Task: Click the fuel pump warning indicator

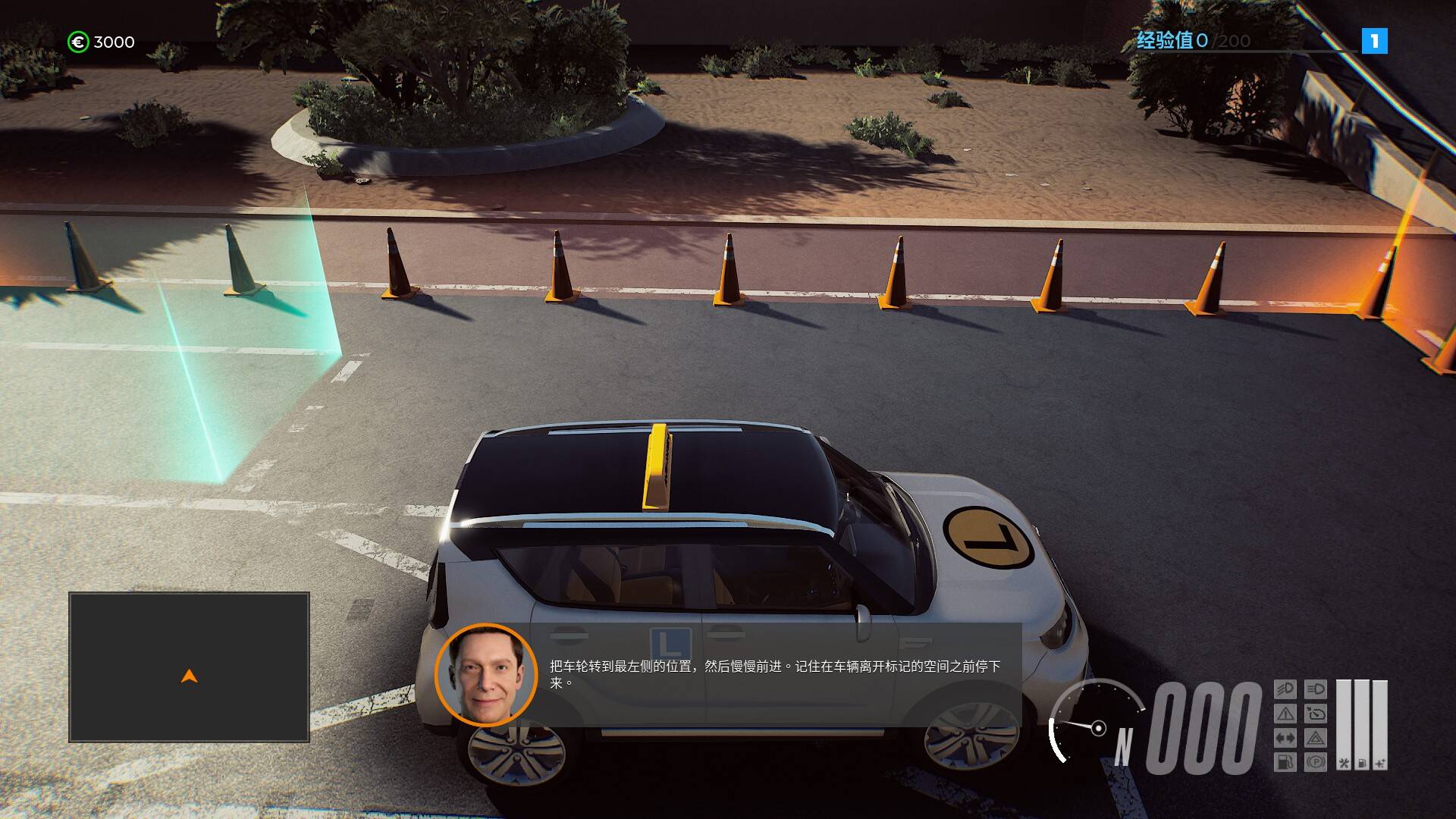Action: [1285, 761]
